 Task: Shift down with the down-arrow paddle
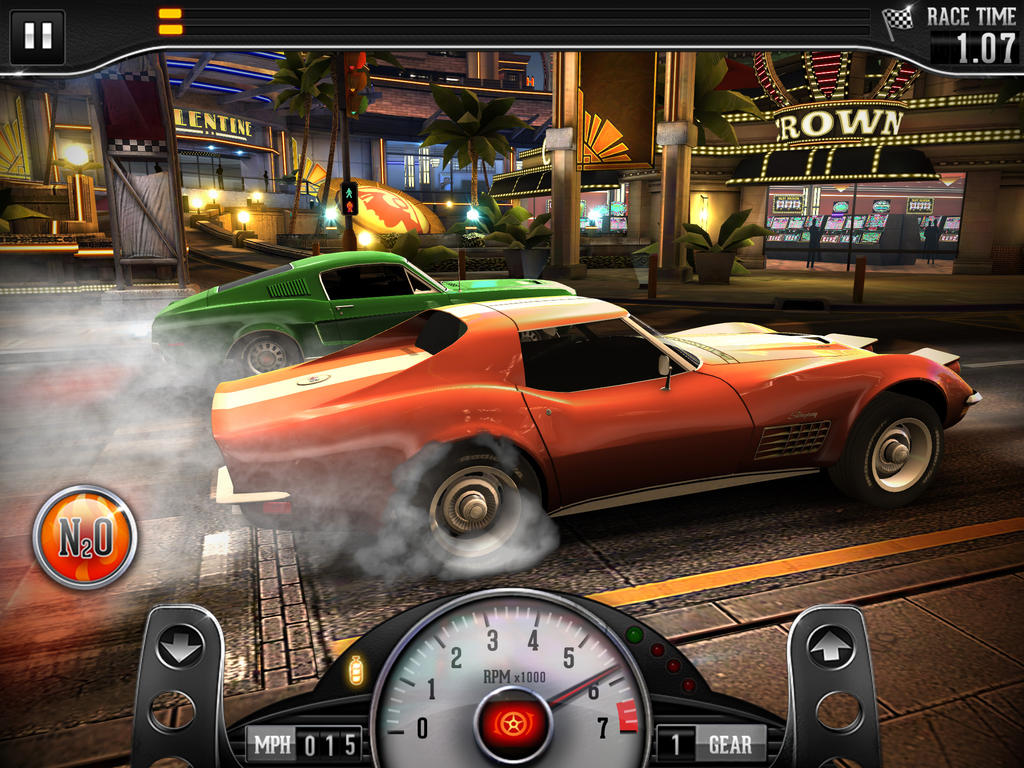coord(180,647)
